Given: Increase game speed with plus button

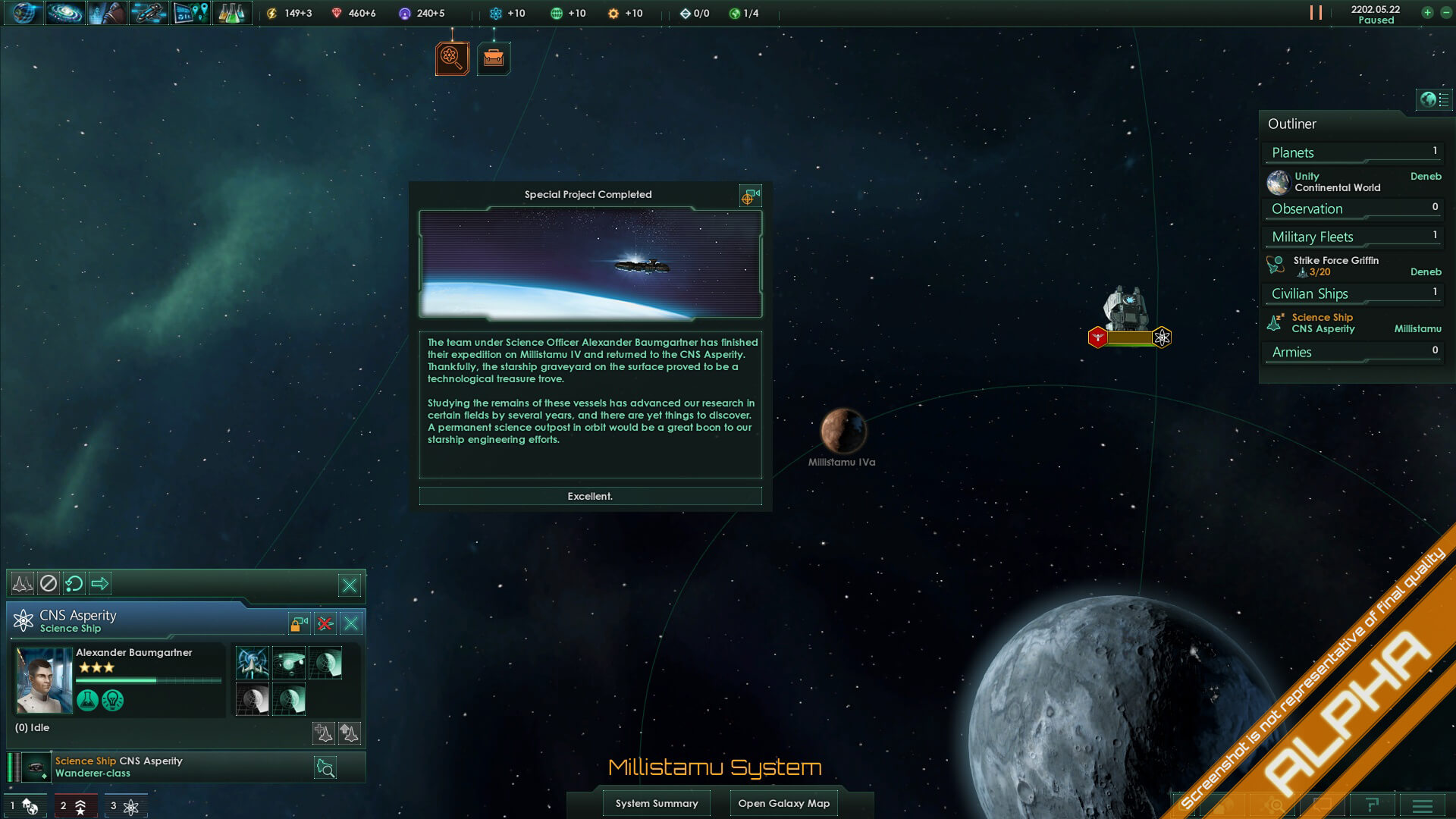Looking at the screenshot, I should [x=1427, y=13].
